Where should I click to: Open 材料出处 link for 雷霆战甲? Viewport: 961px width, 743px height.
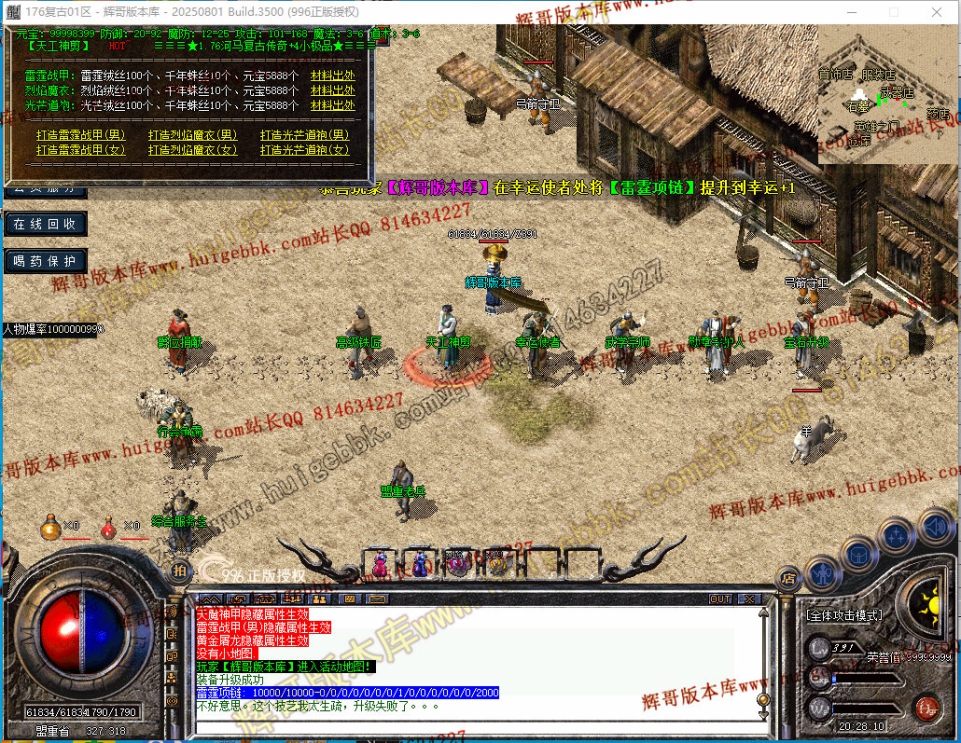(x=333, y=75)
